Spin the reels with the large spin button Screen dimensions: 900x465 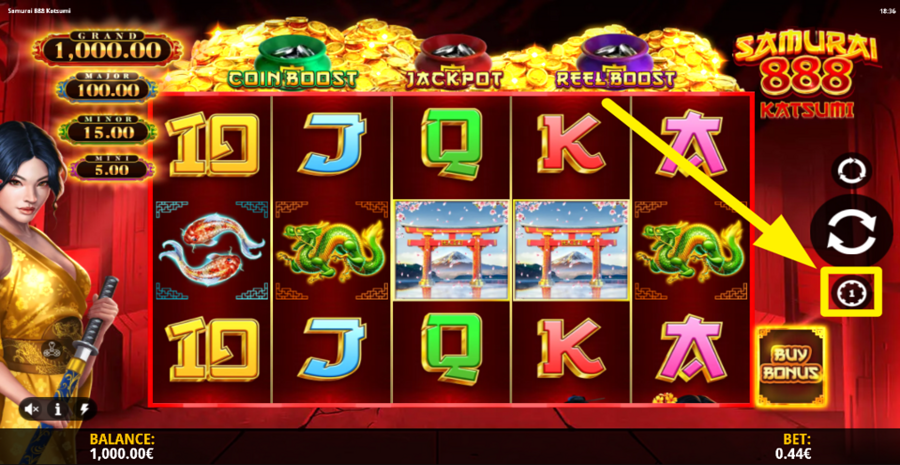850,229
